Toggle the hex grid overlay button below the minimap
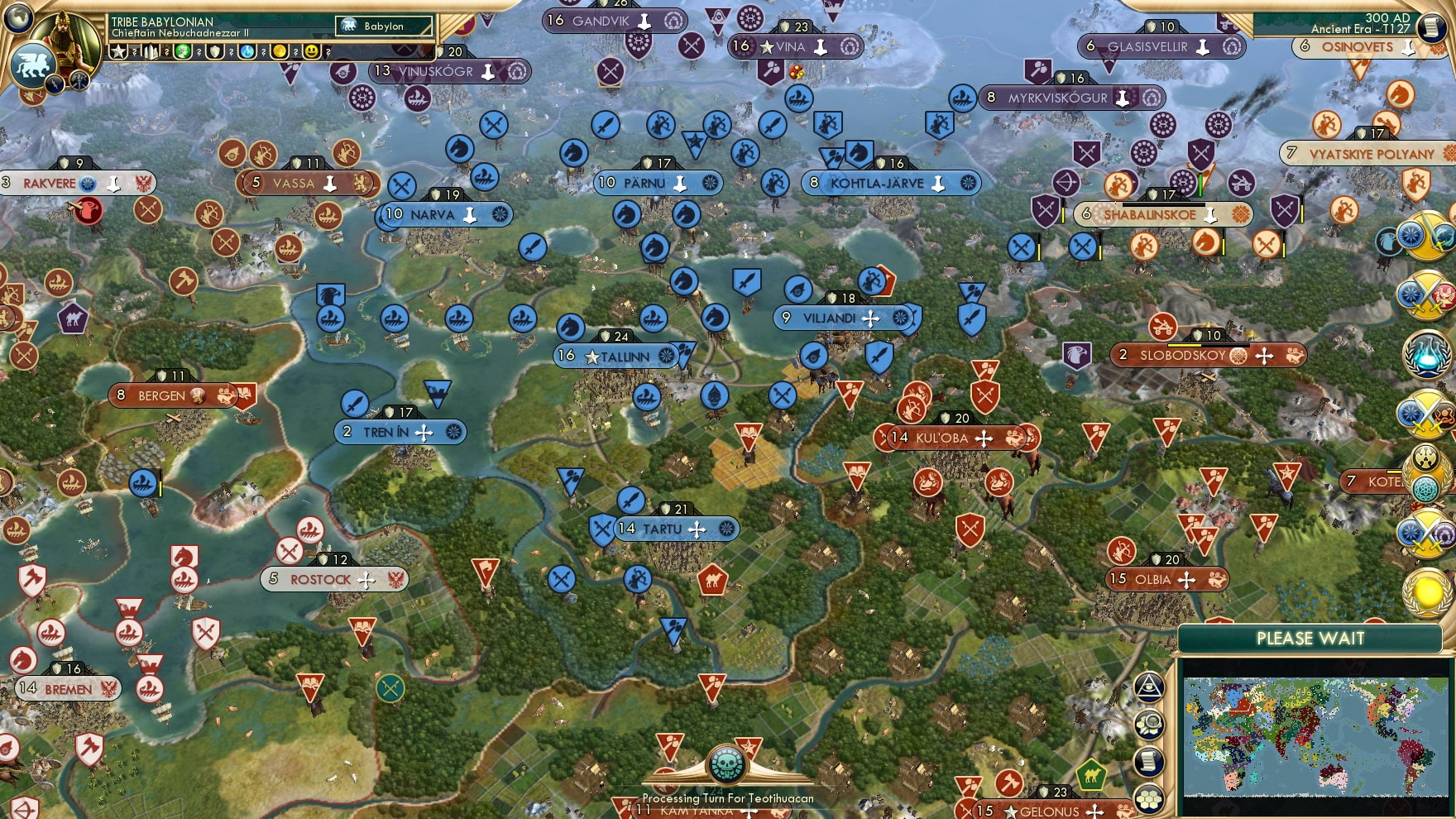 coord(1148,800)
